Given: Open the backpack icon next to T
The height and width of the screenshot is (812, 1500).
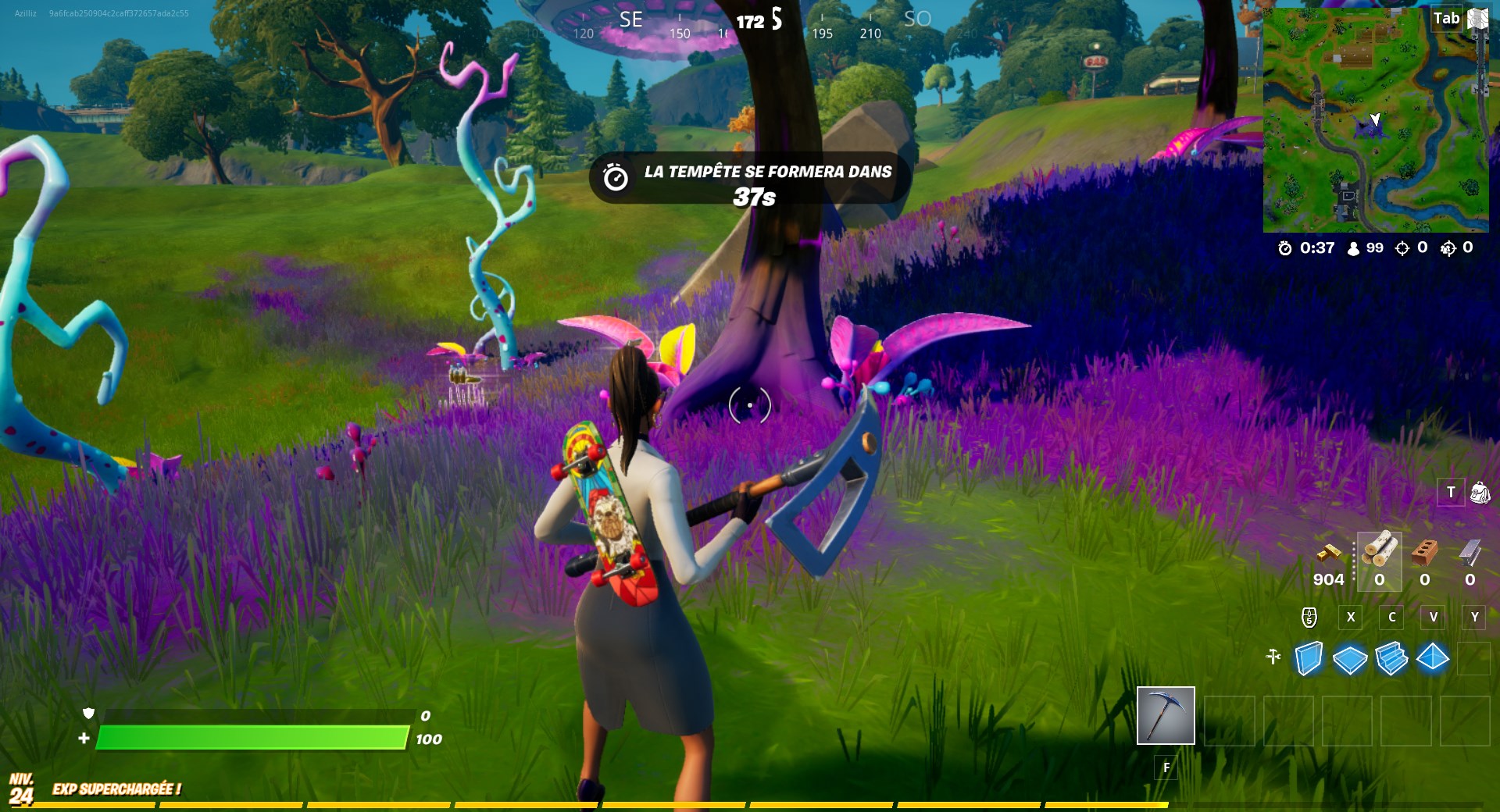Looking at the screenshot, I should click(1479, 492).
